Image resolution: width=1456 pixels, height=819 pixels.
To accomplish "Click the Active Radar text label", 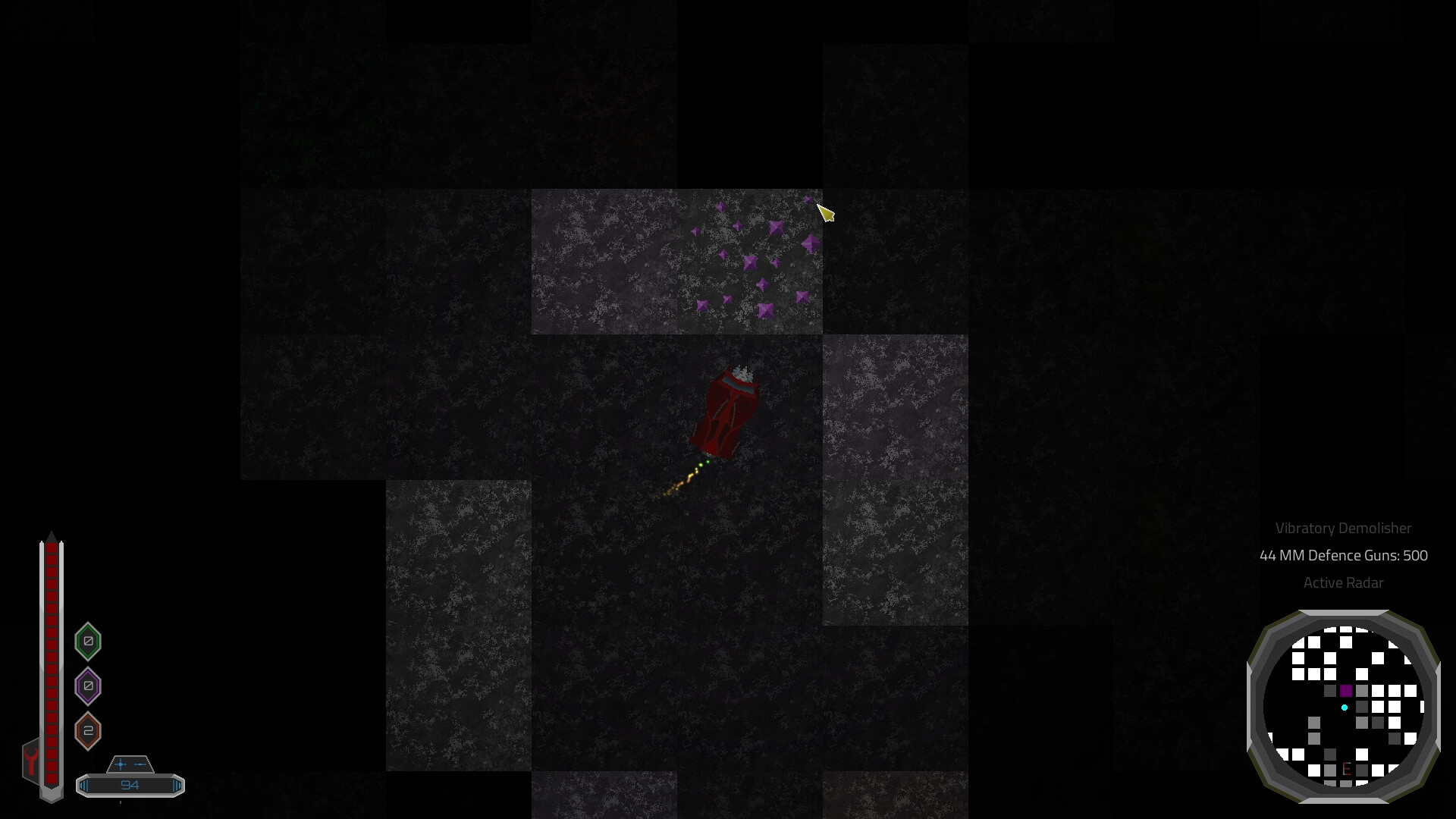I will (1343, 583).
